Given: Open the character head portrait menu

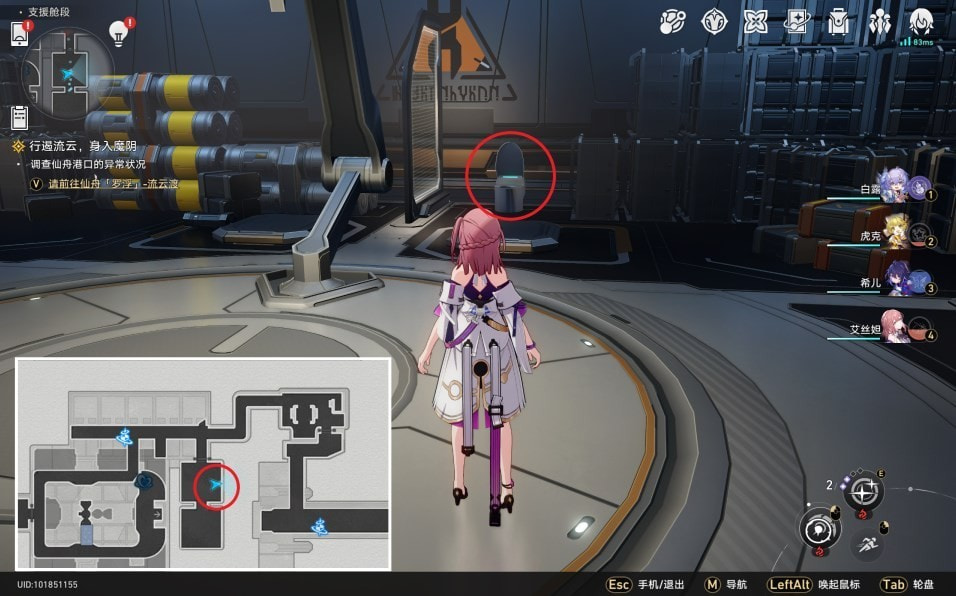Looking at the screenshot, I should point(921,21).
